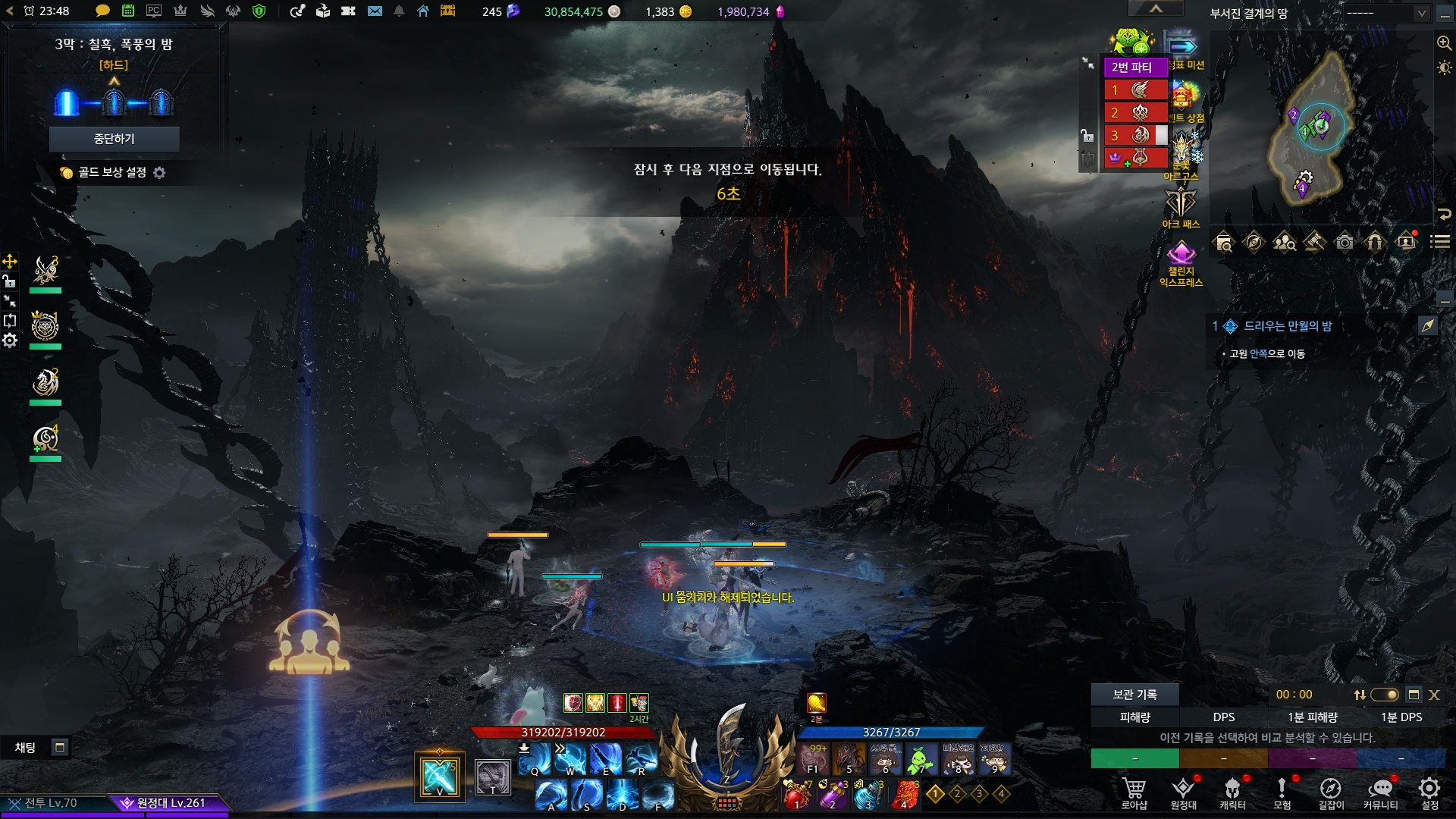Open the 모험 menu

(1282, 792)
